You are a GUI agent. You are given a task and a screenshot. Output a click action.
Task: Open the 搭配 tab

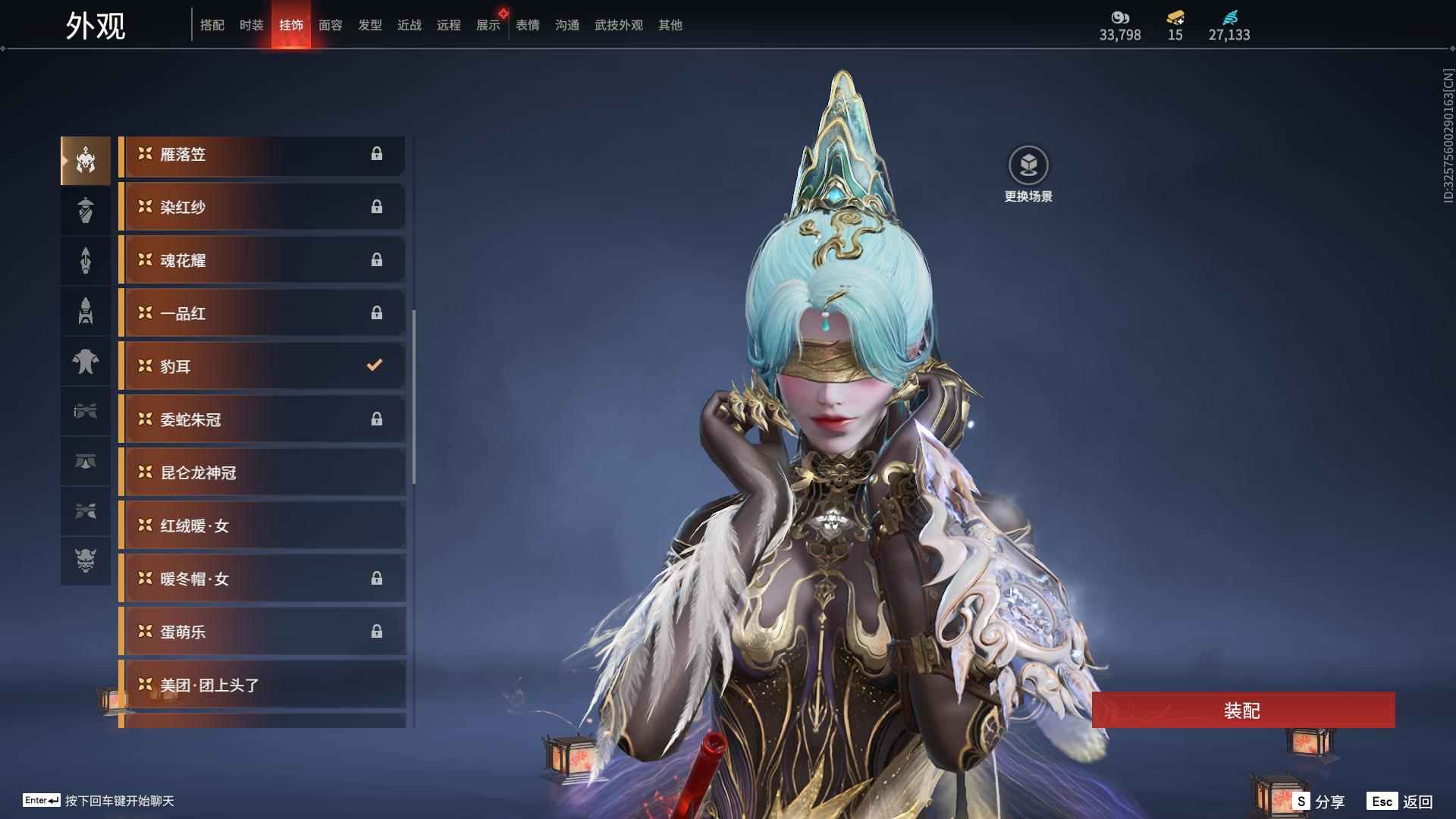(212, 25)
